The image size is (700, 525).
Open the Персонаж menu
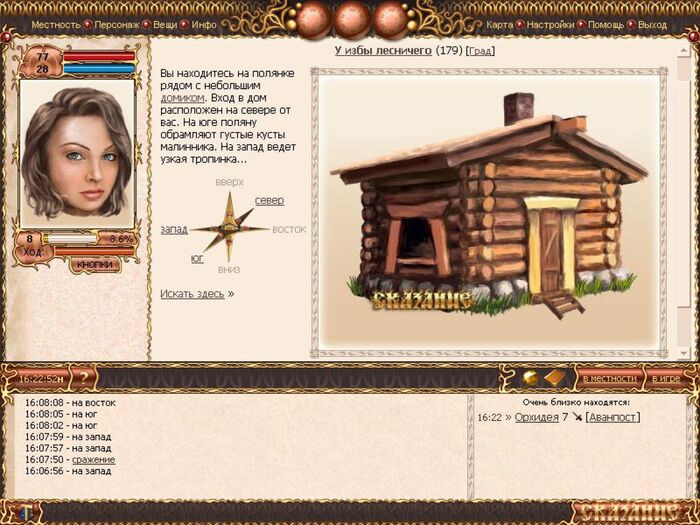pyautogui.click(x=117, y=24)
